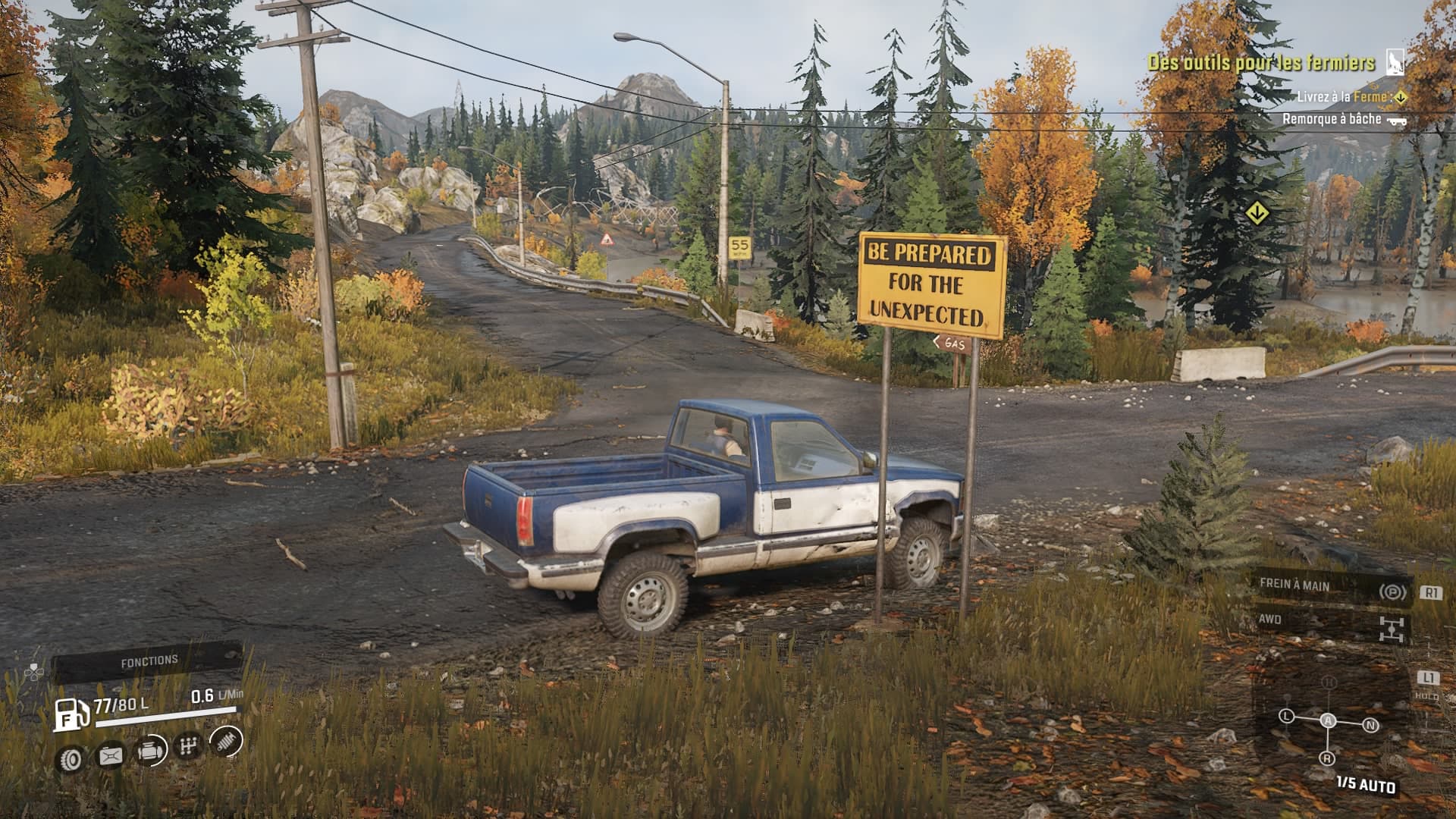
Task: Open the Fonctions menu bar
Action: (149, 662)
